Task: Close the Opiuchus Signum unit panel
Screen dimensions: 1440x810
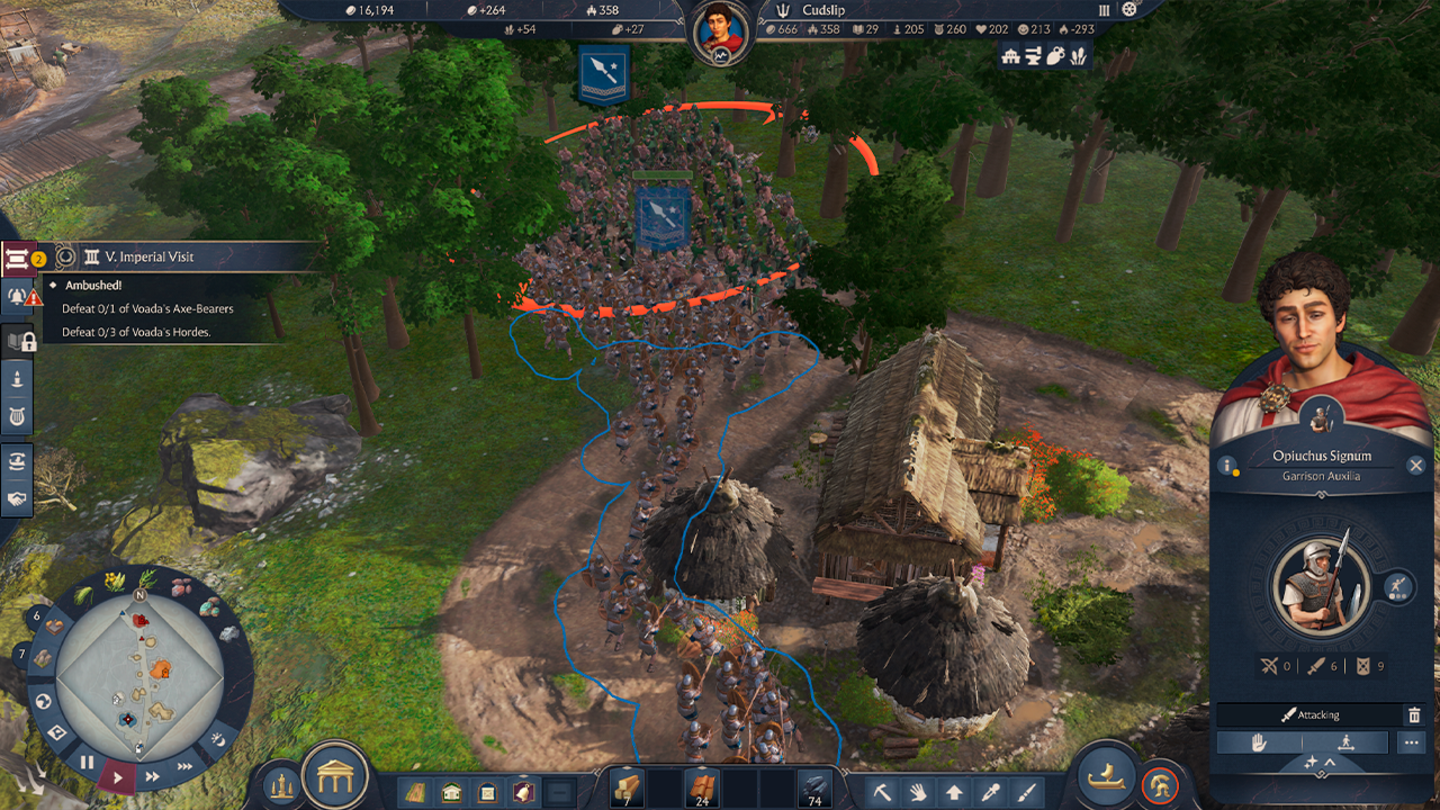Action: coord(1415,465)
